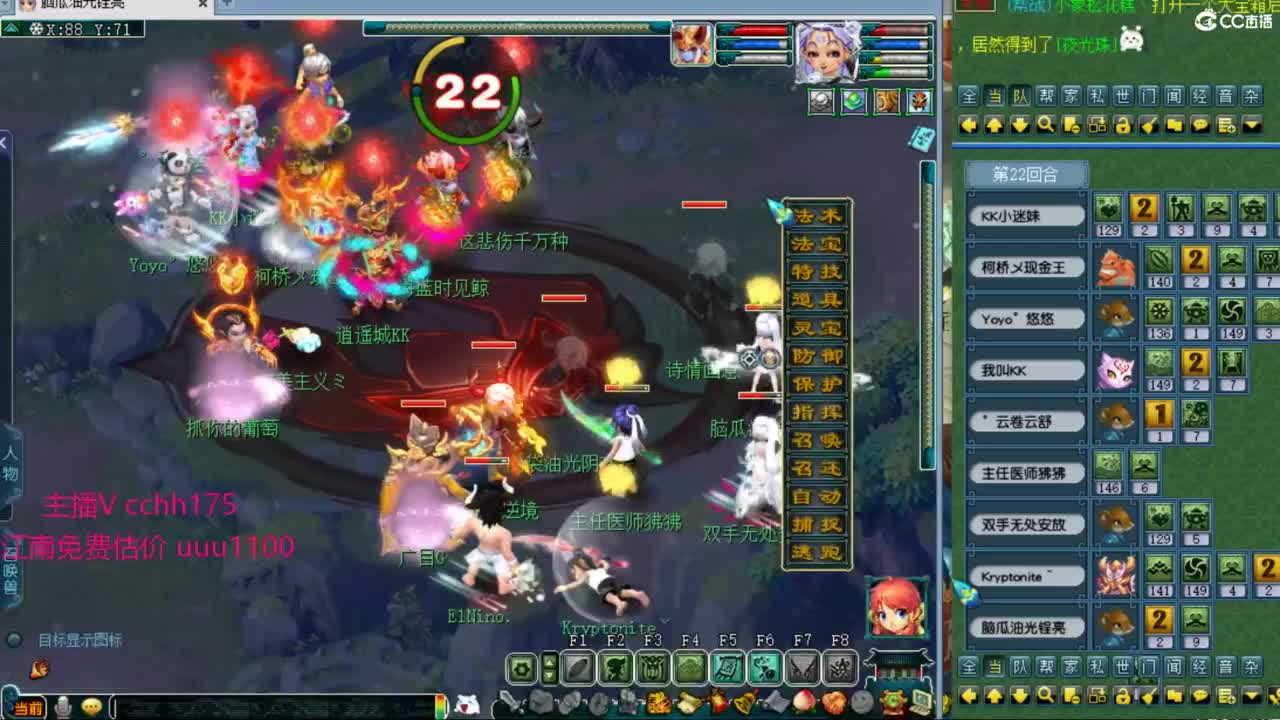The image size is (1280, 720).
Task: Open the peach item in the hotbar
Action: [803, 702]
